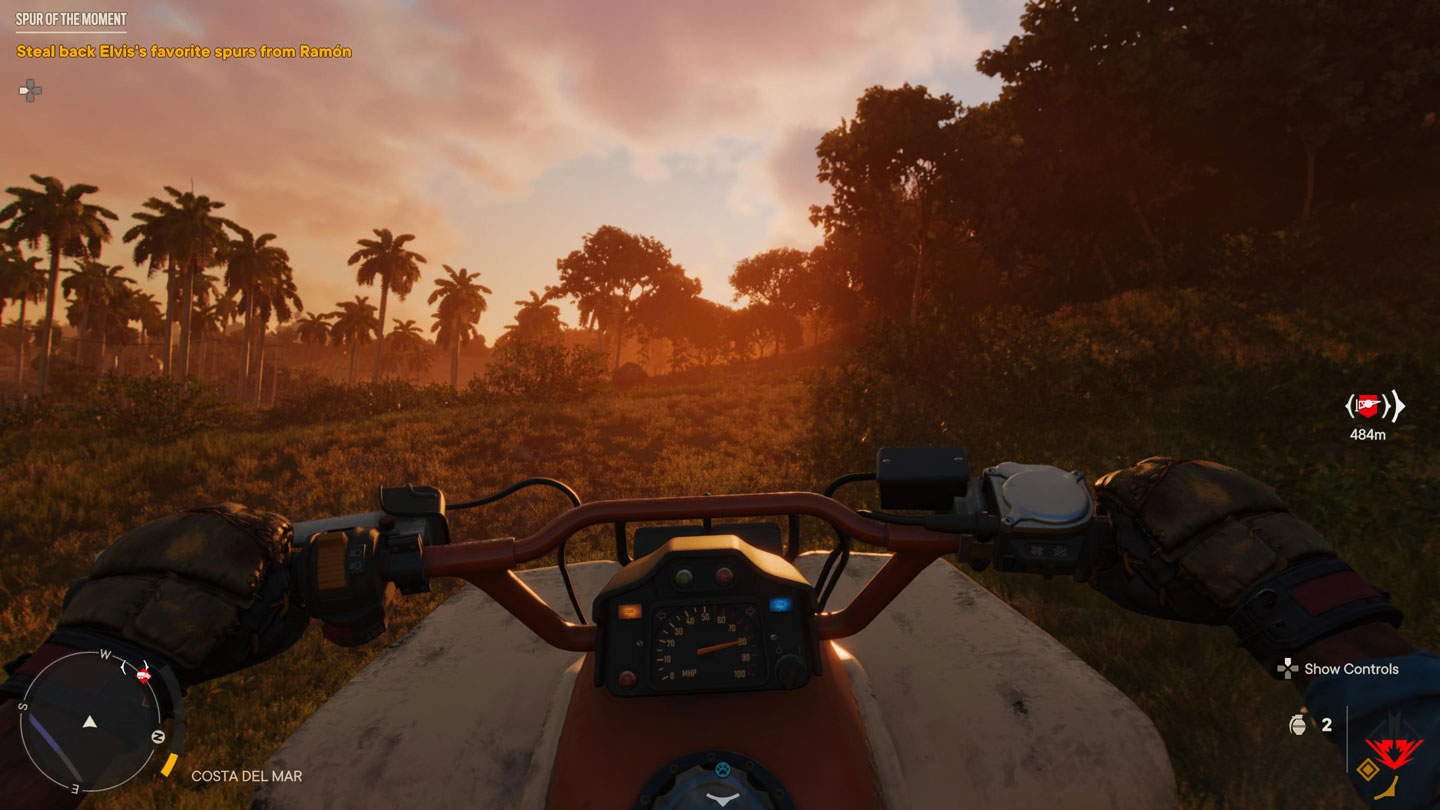Click the Costa Del Mar location label
This screenshot has width=1440, height=810.
pyautogui.click(x=246, y=776)
